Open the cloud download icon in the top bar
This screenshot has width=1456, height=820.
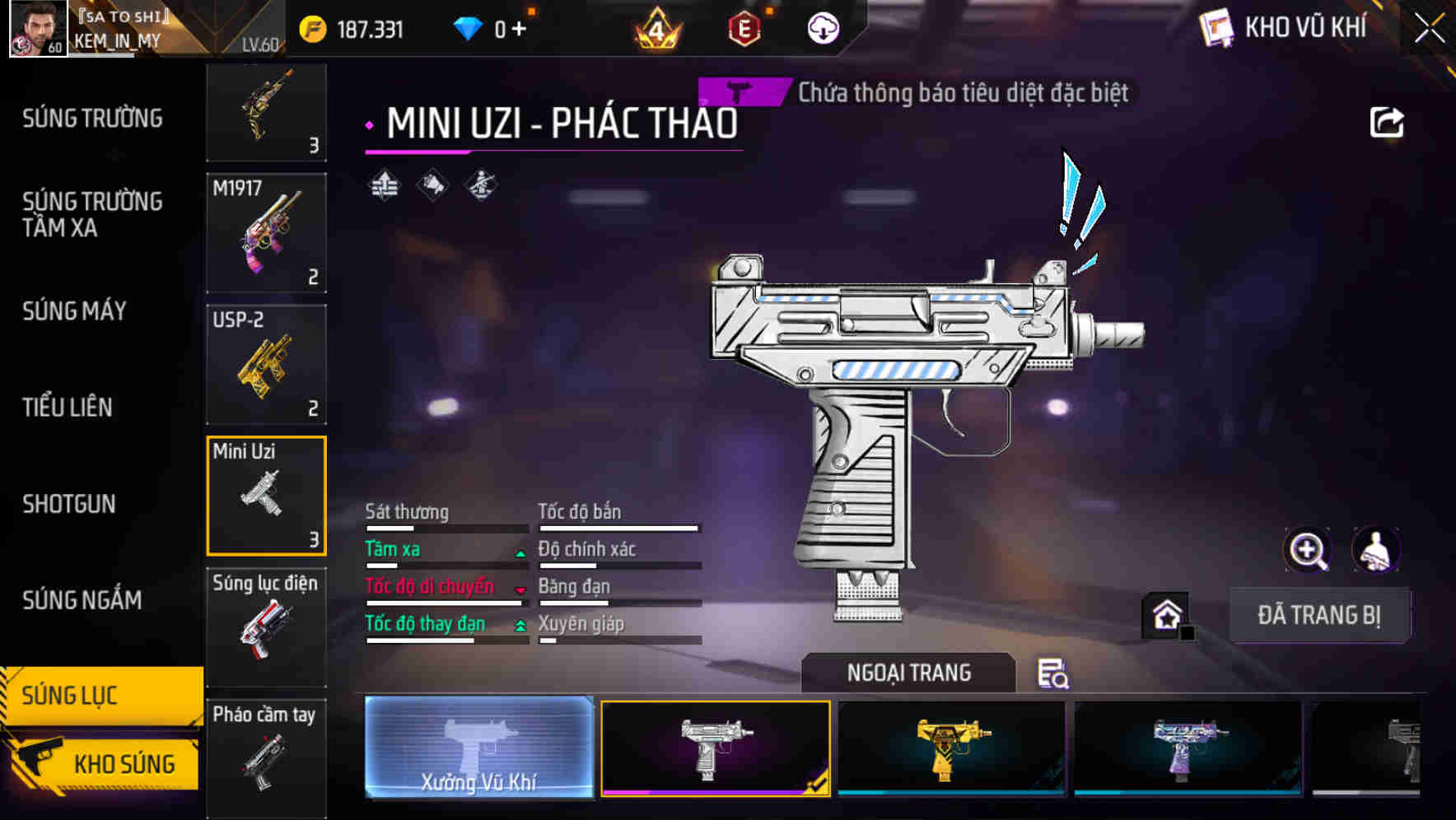pyautogui.click(x=822, y=27)
